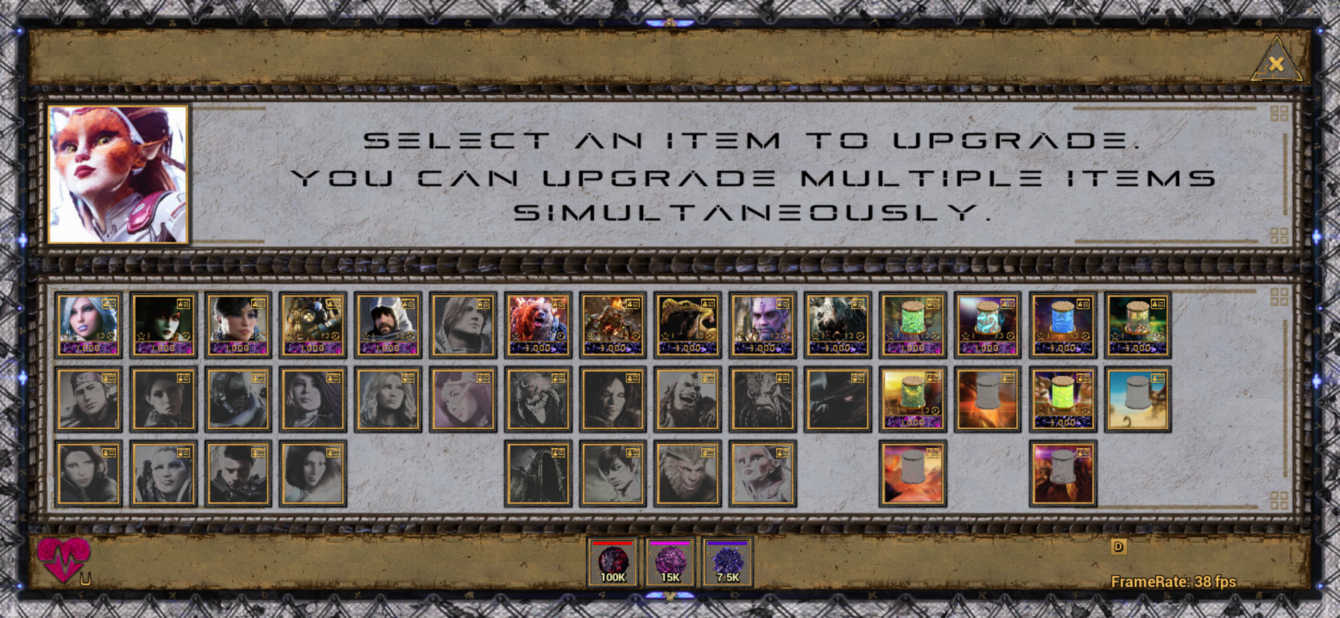Select the brass robot character card

313,324
